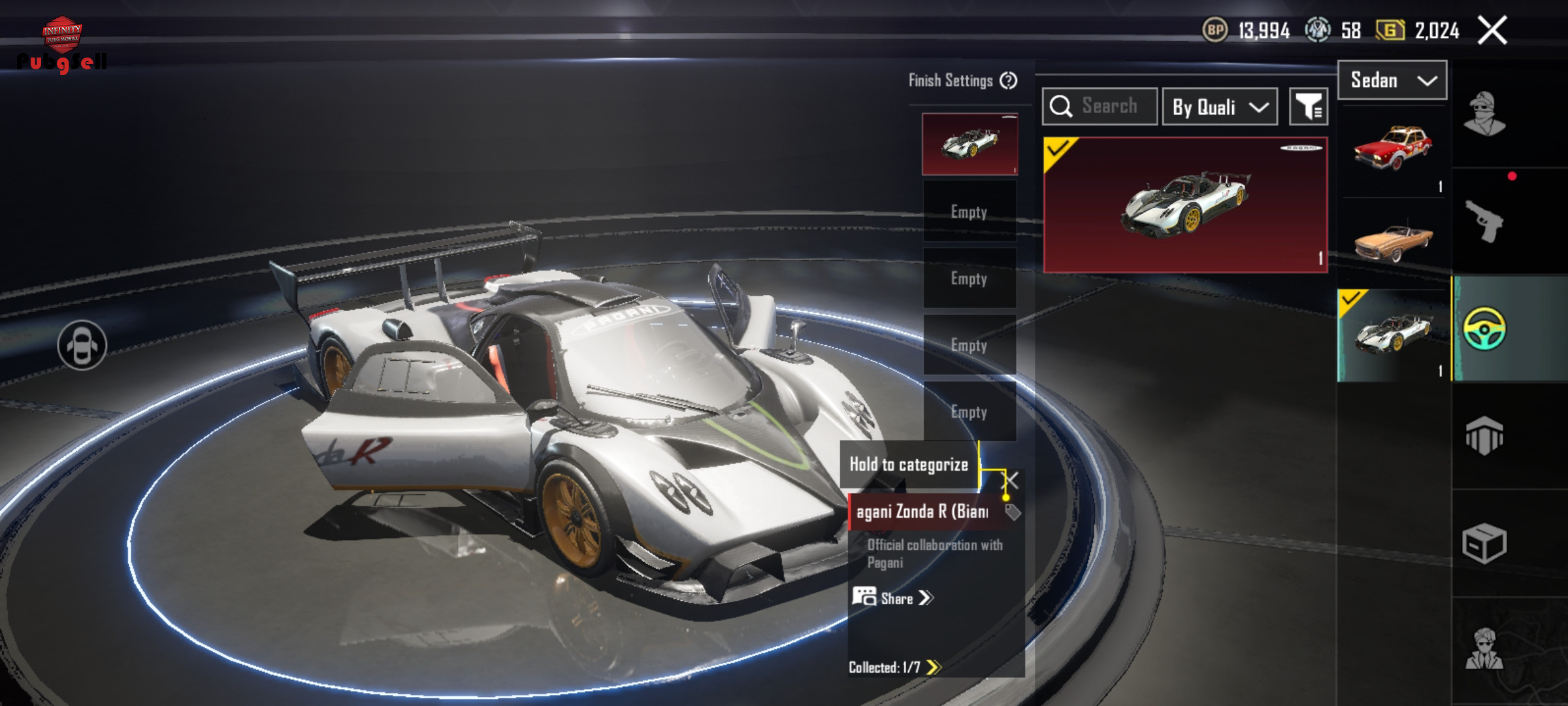Image resolution: width=1568 pixels, height=706 pixels.
Task: Dismiss the Hold to categorize tip
Action: coord(1011,481)
